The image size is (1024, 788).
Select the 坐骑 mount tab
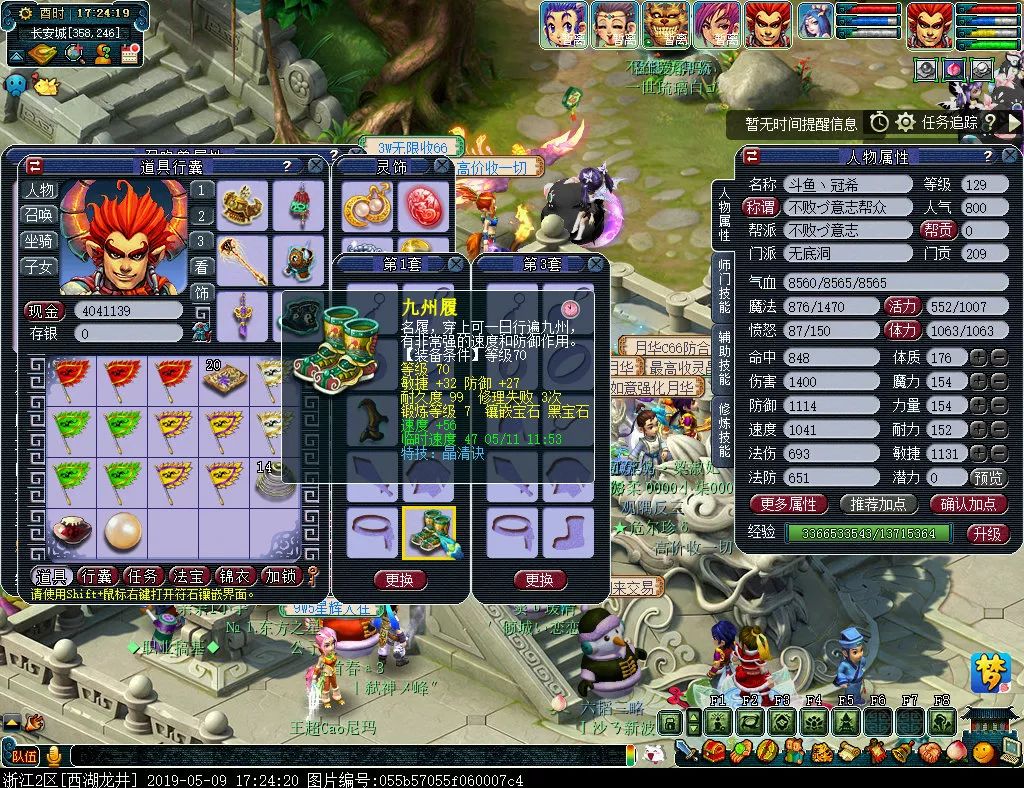(40, 241)
